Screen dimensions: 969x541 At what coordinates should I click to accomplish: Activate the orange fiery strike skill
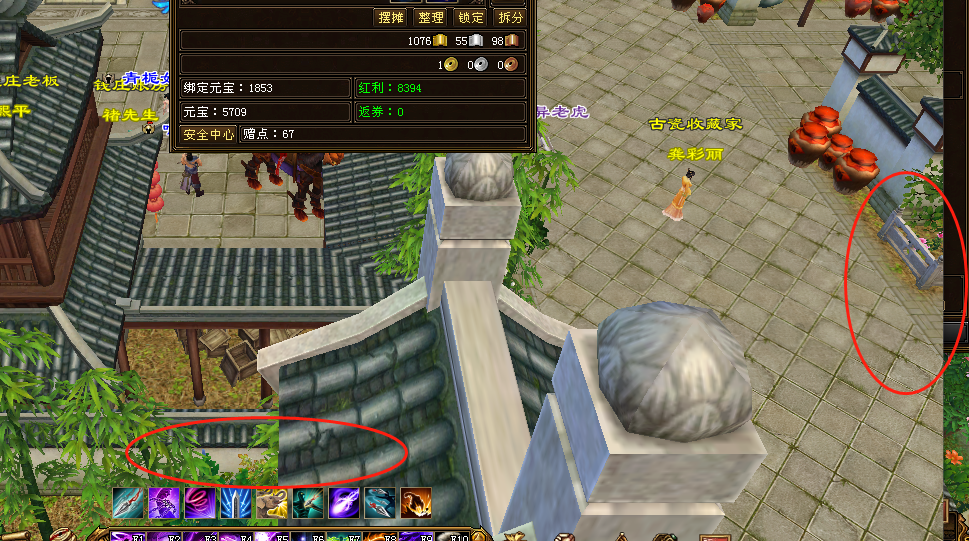pos(415,503)
